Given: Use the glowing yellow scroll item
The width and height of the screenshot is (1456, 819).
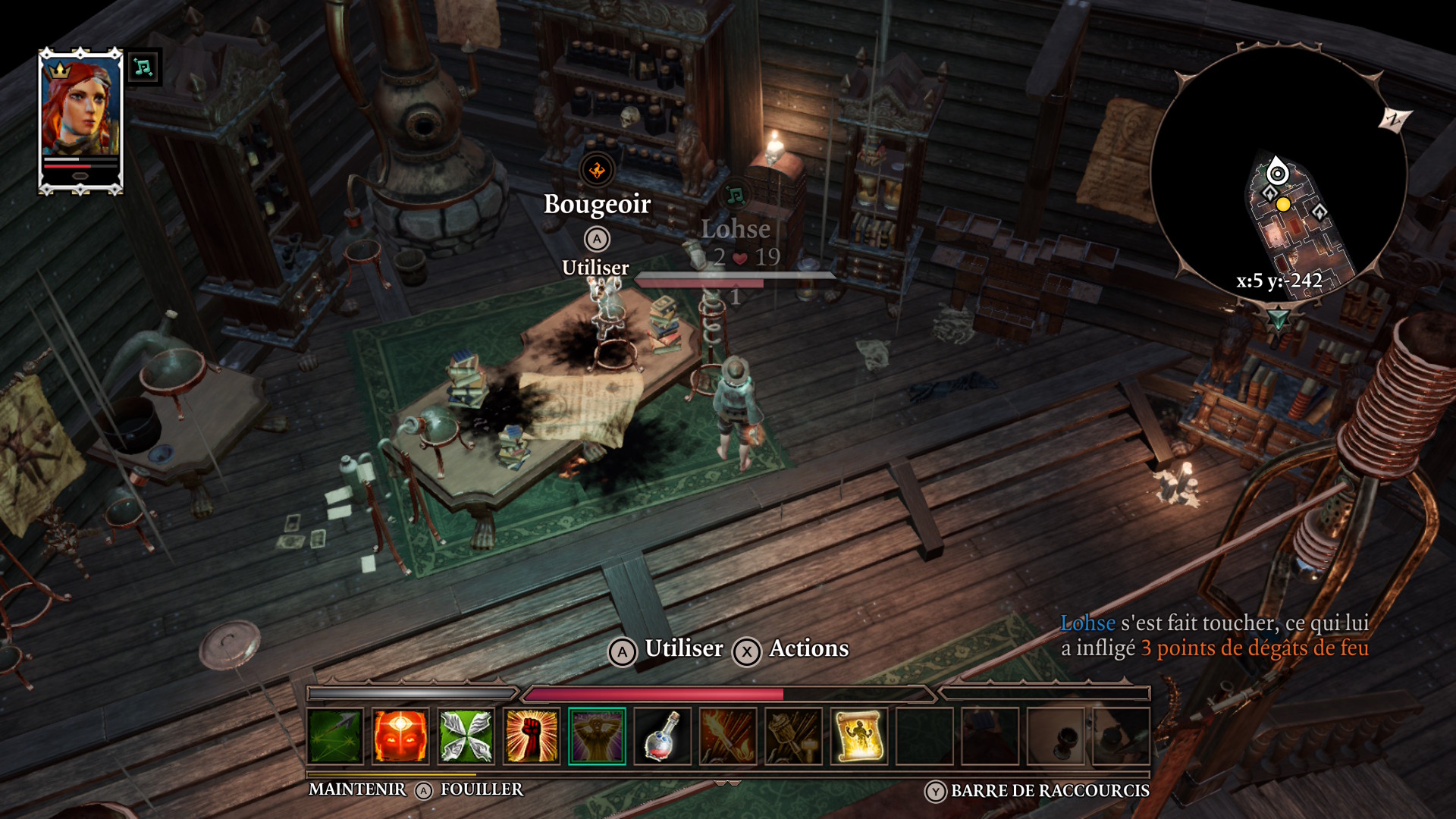Looking at the screenshot, I should point(858,736).
